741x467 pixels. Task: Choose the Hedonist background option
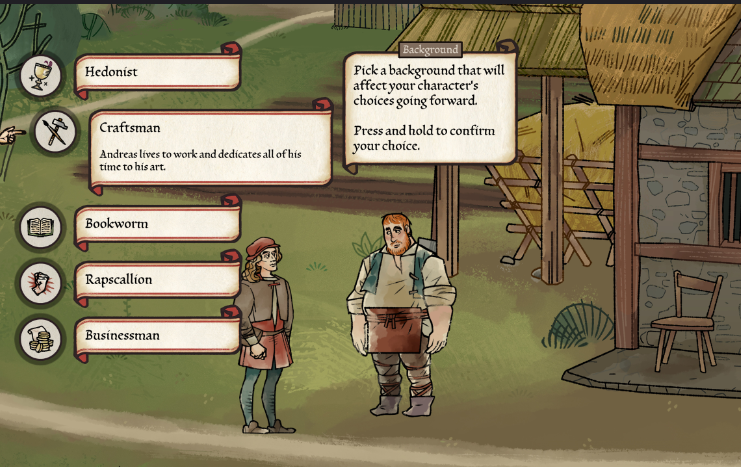tap(157, 73)
